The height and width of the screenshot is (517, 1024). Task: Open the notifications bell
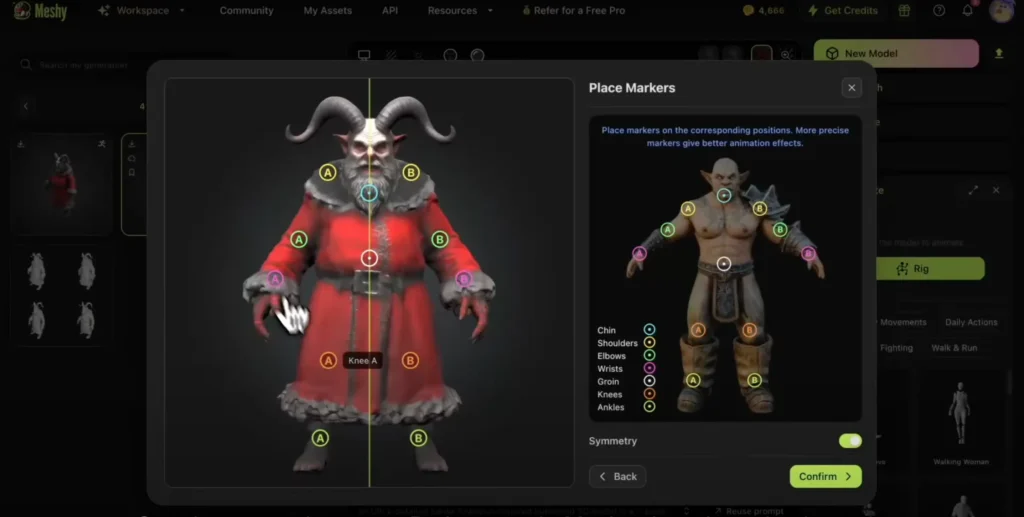[967, 11]
